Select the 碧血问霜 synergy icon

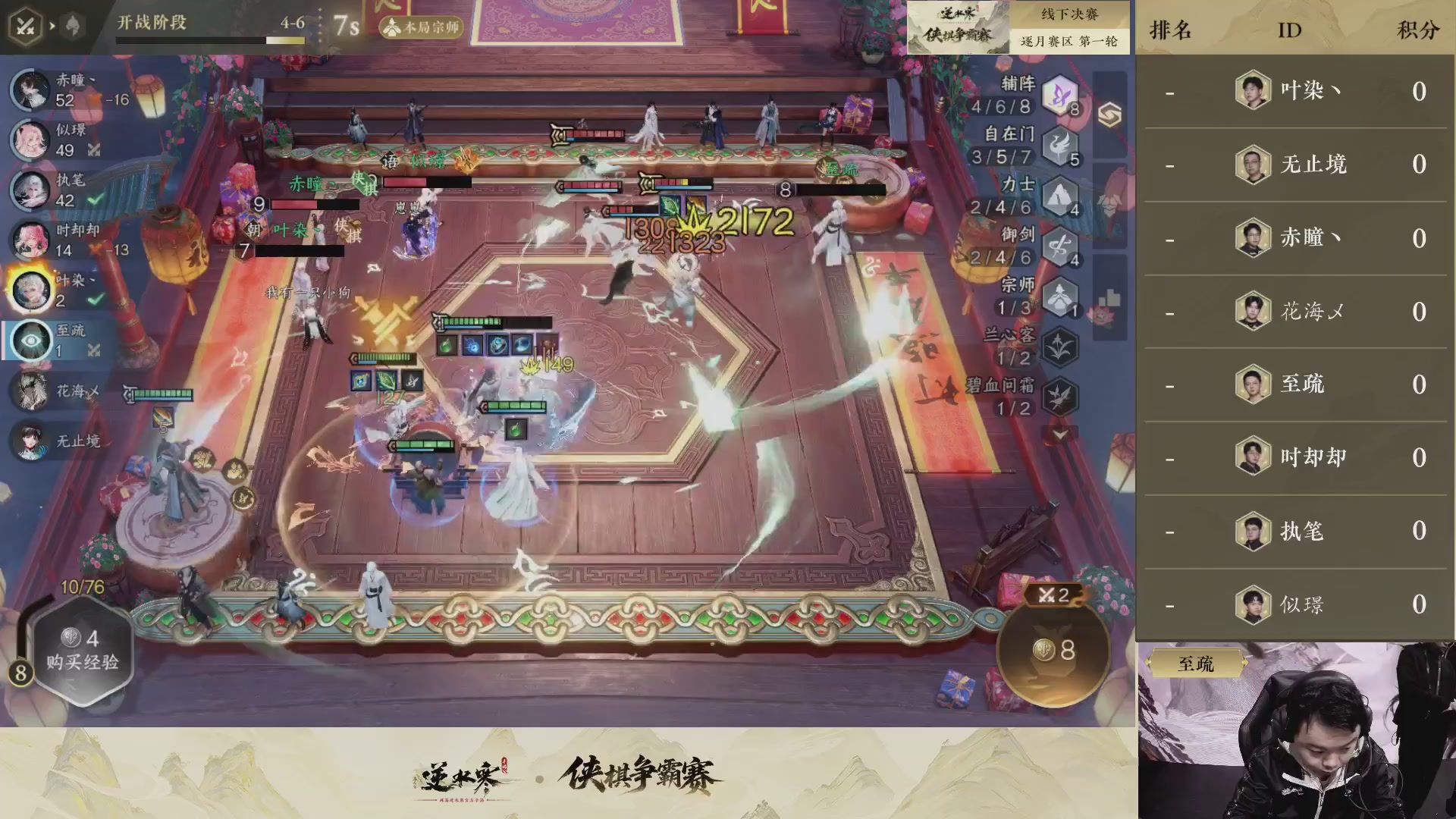(x=1062, y=394)
